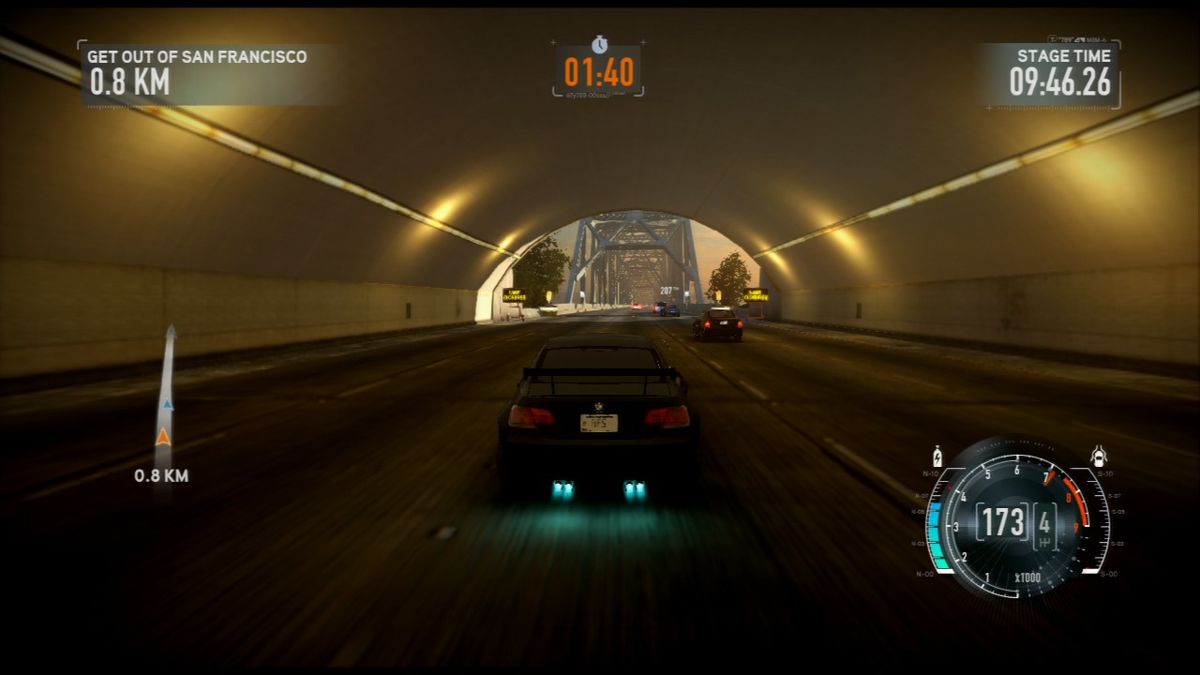Click the nitrous bottle icon
This screenshot has height=675, width=1200.
click(x=937, y=455)
